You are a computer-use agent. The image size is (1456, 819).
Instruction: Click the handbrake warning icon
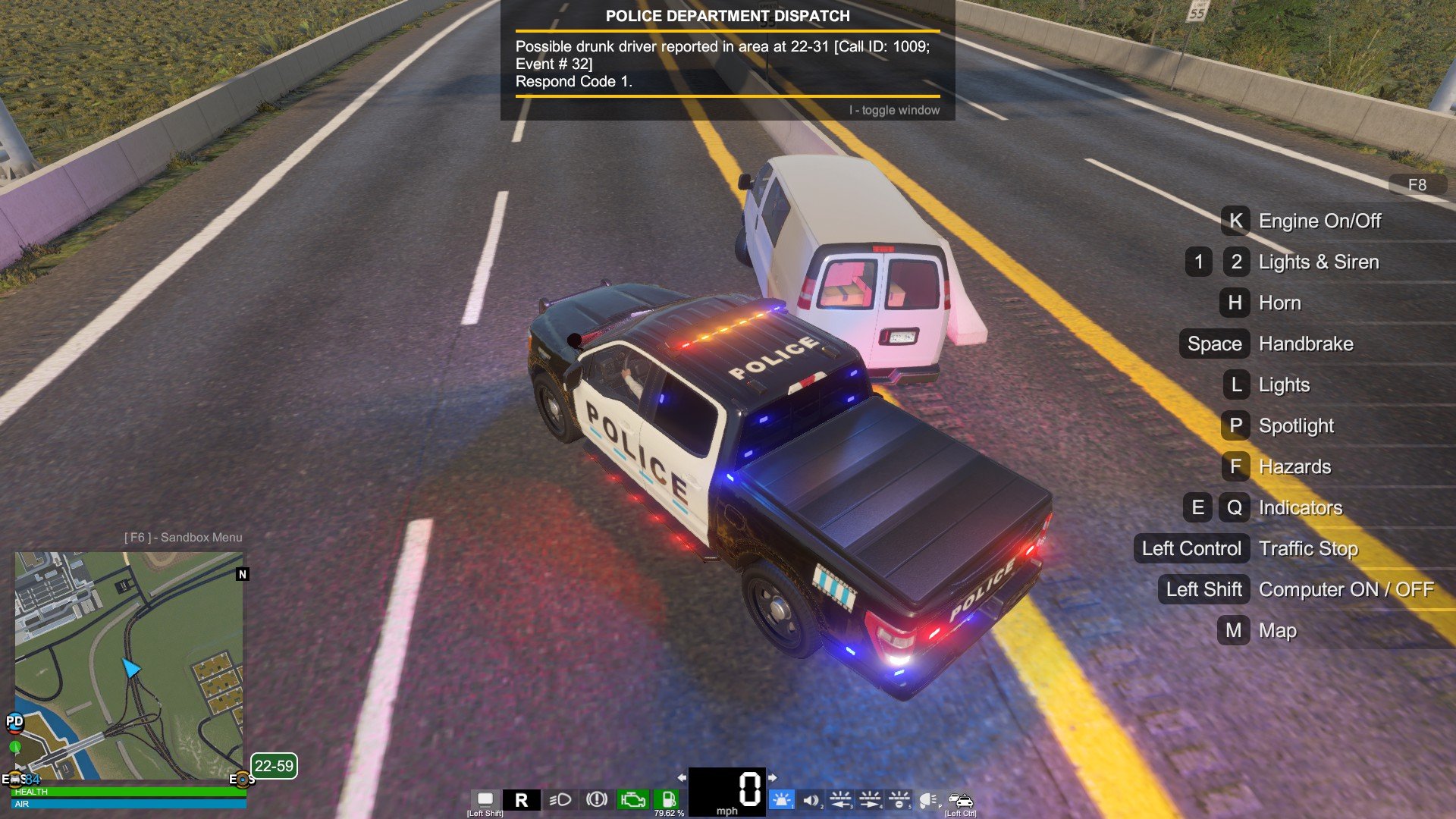[x=597, y=799]
